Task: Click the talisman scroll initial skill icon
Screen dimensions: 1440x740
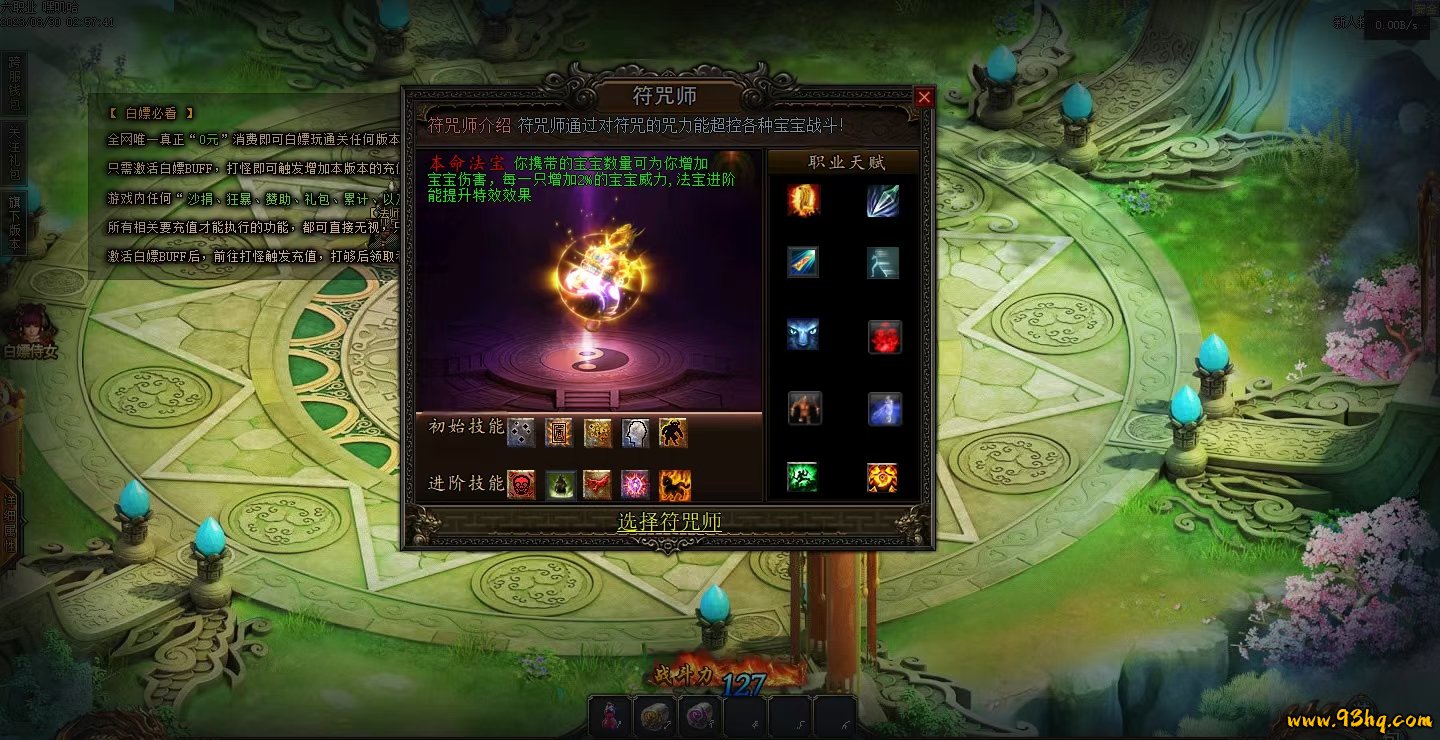Action: (x=558, y=433)
